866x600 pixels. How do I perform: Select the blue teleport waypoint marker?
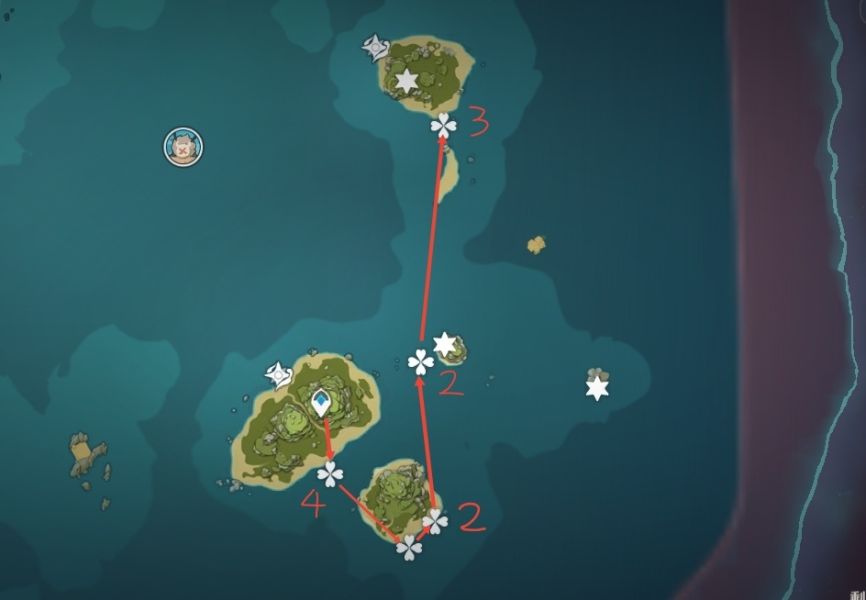[x=321, y=403]
